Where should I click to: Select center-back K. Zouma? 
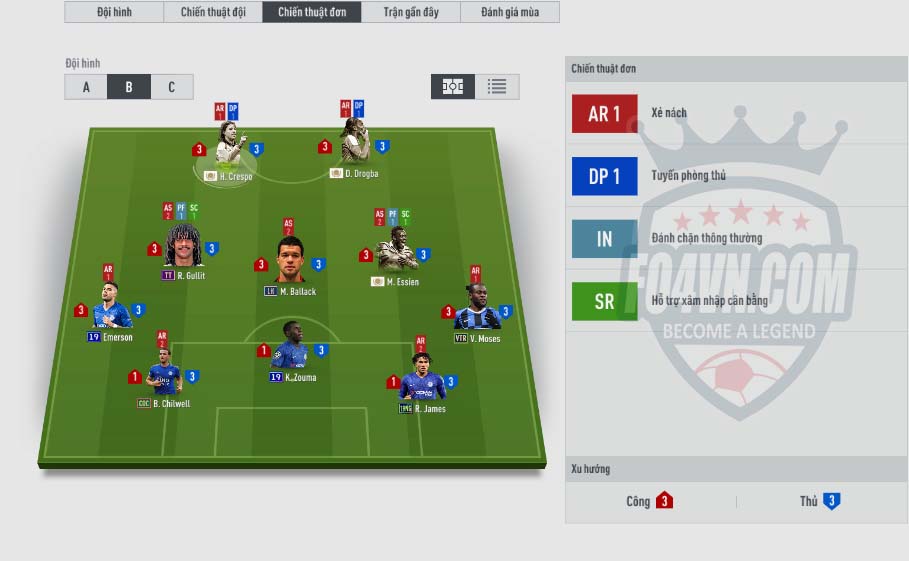291,347
